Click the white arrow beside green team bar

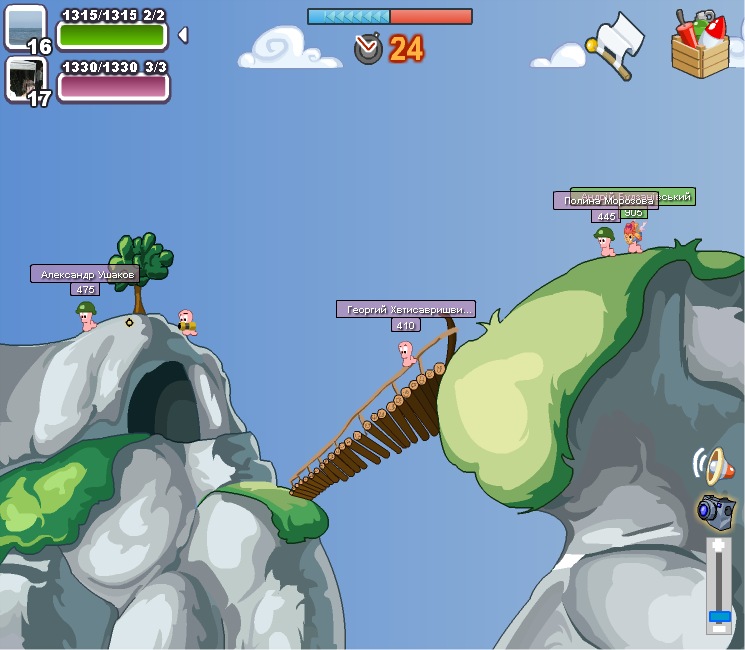tap(182, 35)
